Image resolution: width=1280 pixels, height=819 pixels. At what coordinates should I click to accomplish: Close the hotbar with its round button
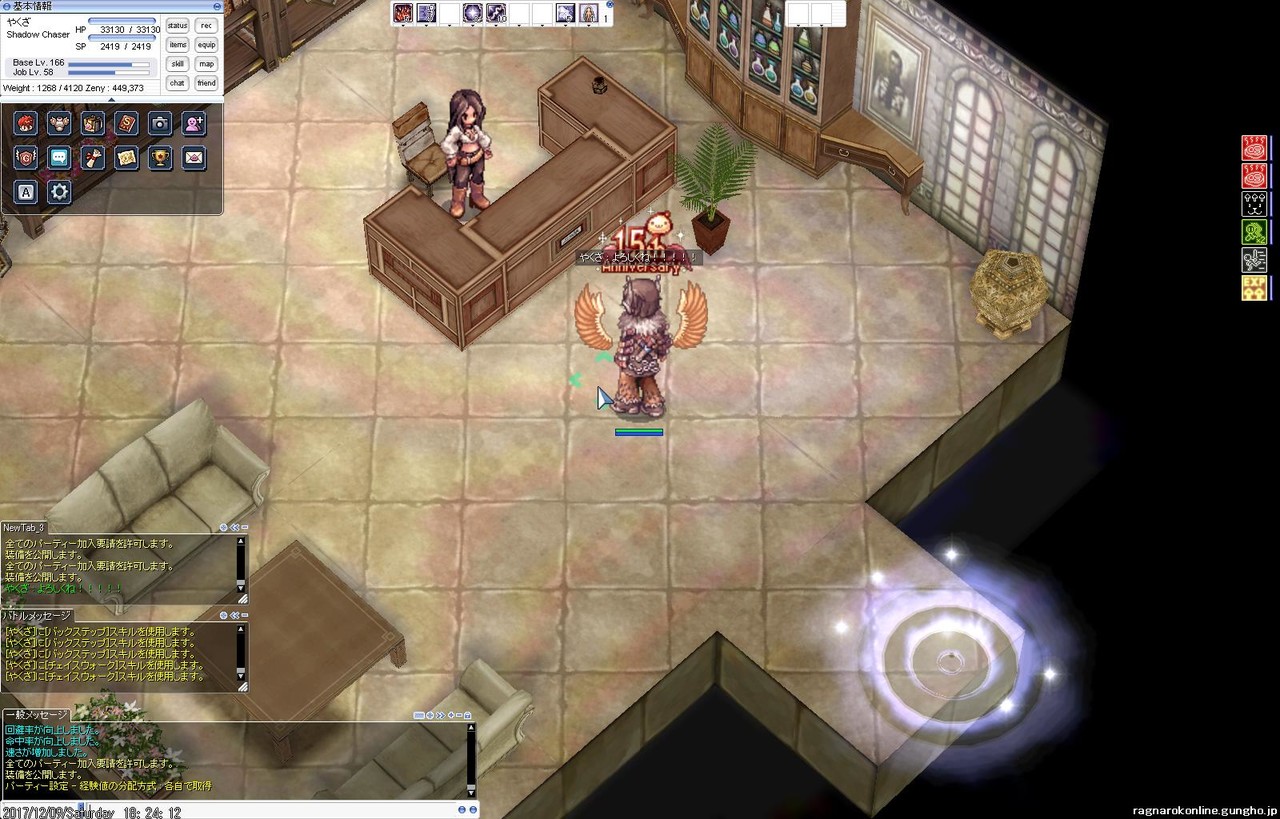pos(610,5)
